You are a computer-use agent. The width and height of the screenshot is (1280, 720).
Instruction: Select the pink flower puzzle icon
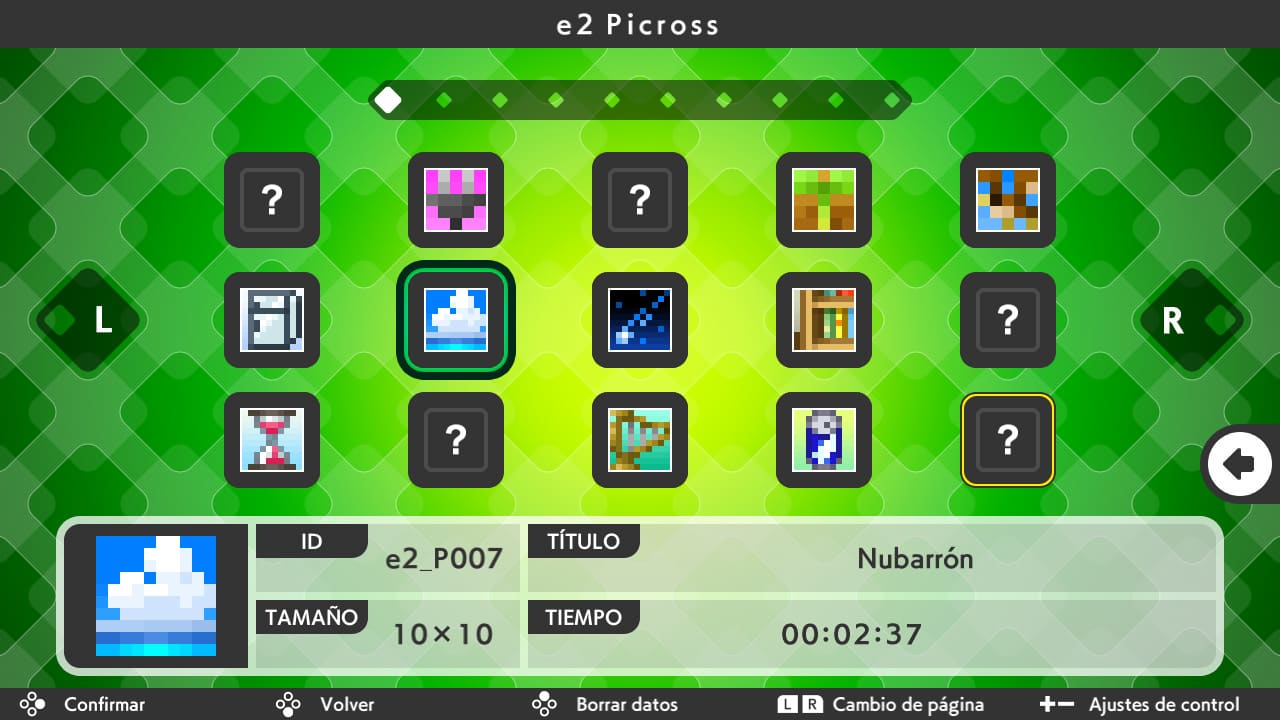455,200
